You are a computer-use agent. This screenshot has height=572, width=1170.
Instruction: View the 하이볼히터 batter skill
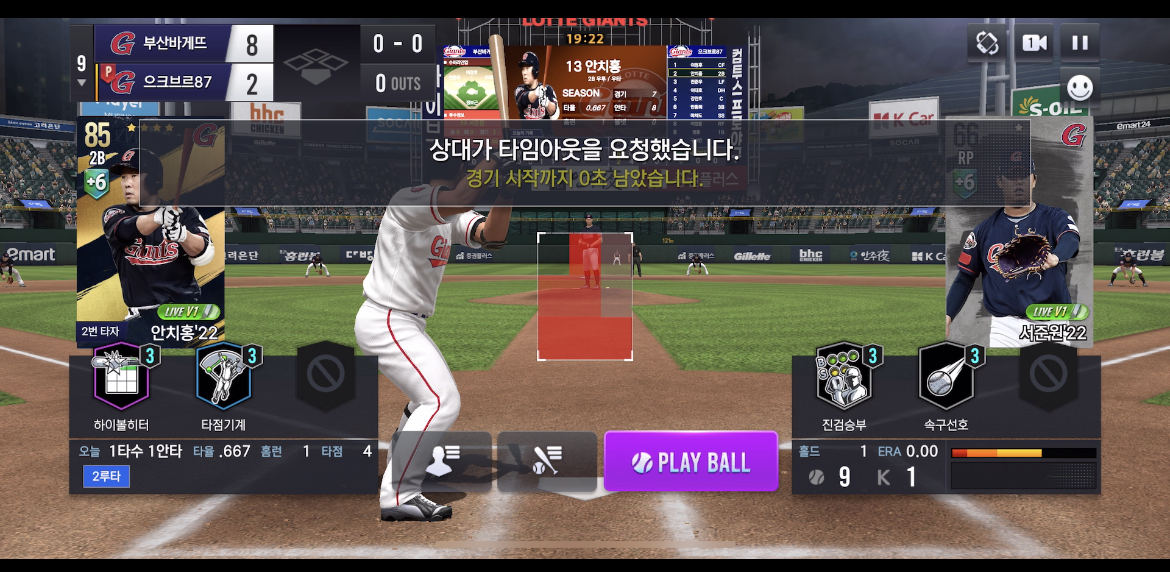[121, 376]
